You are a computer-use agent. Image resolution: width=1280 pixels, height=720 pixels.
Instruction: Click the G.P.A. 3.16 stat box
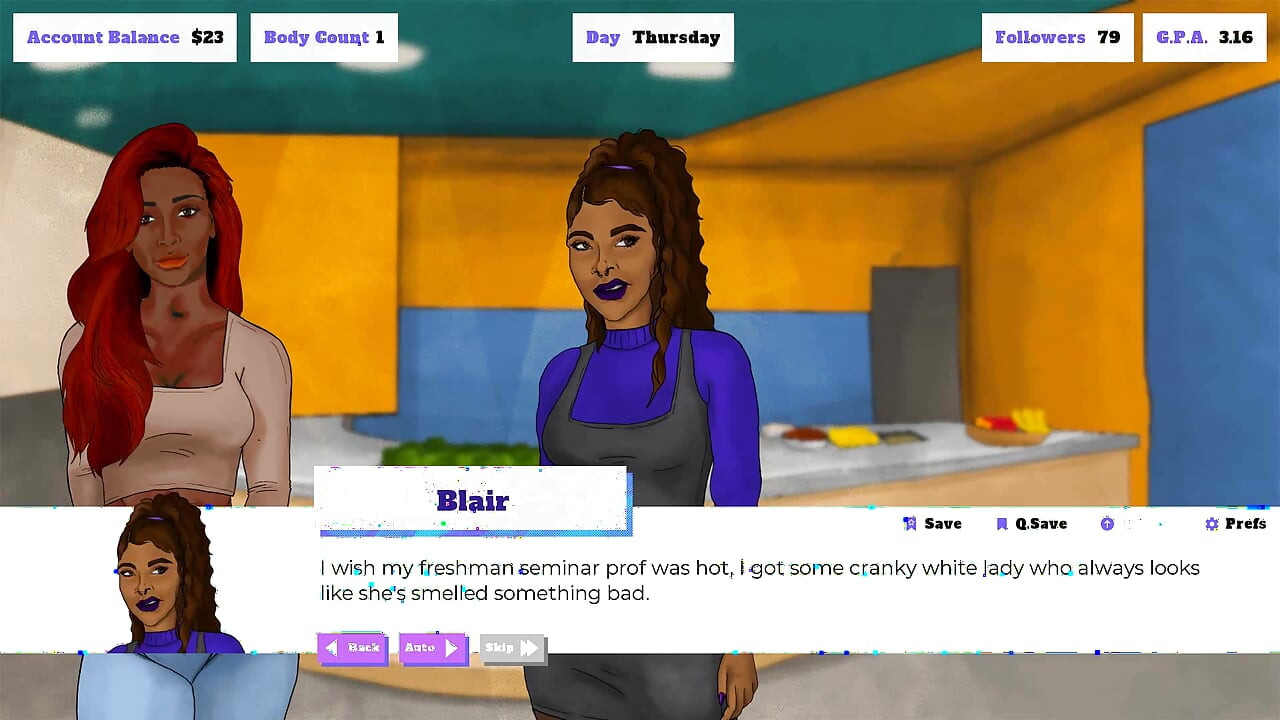point(1203,37)
